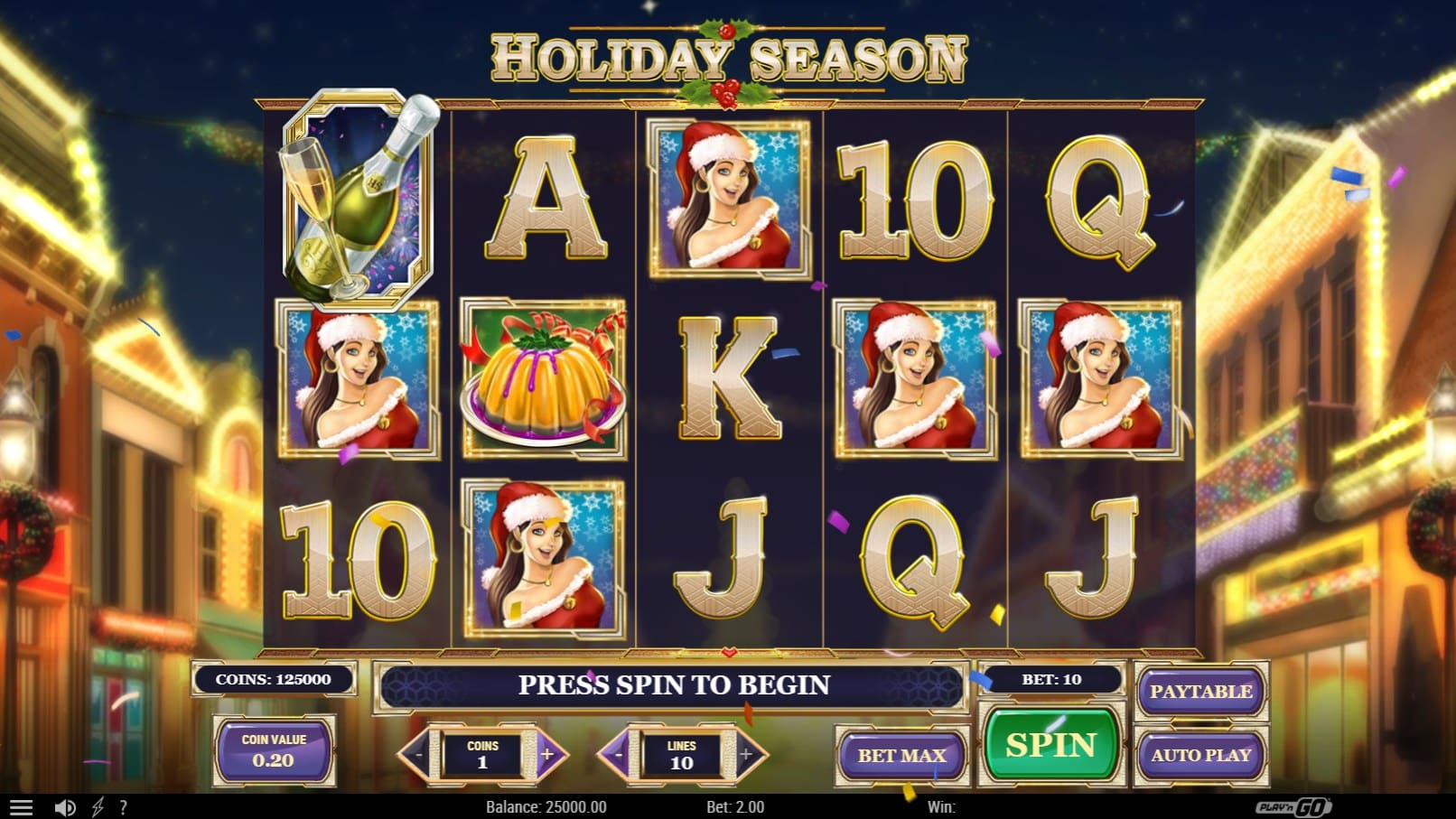The height and width of the screenshot is (819, 1456).
Task: Start AUTO PLAY mode
Action: tap(1200, 755)
